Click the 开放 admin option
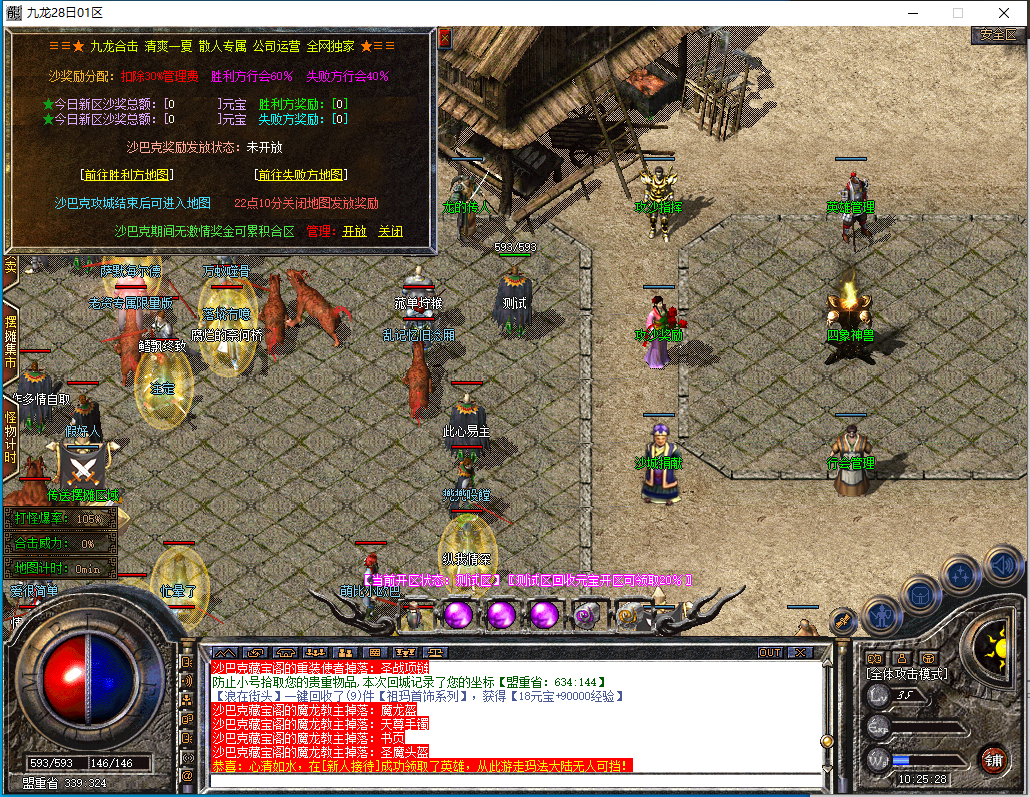 (x=354, y=231)
